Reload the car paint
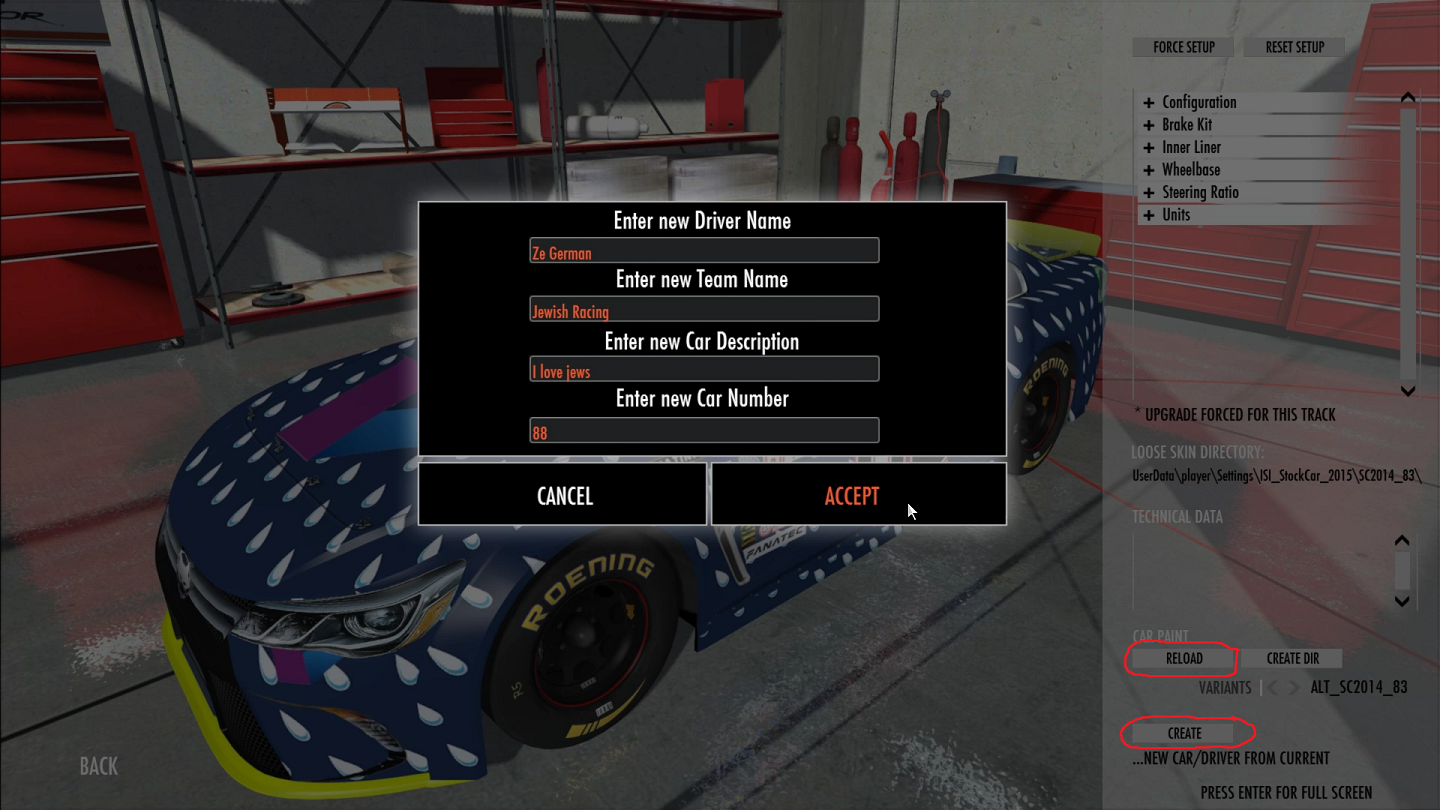This screenshot has height=810, width=1440. 1183,659
